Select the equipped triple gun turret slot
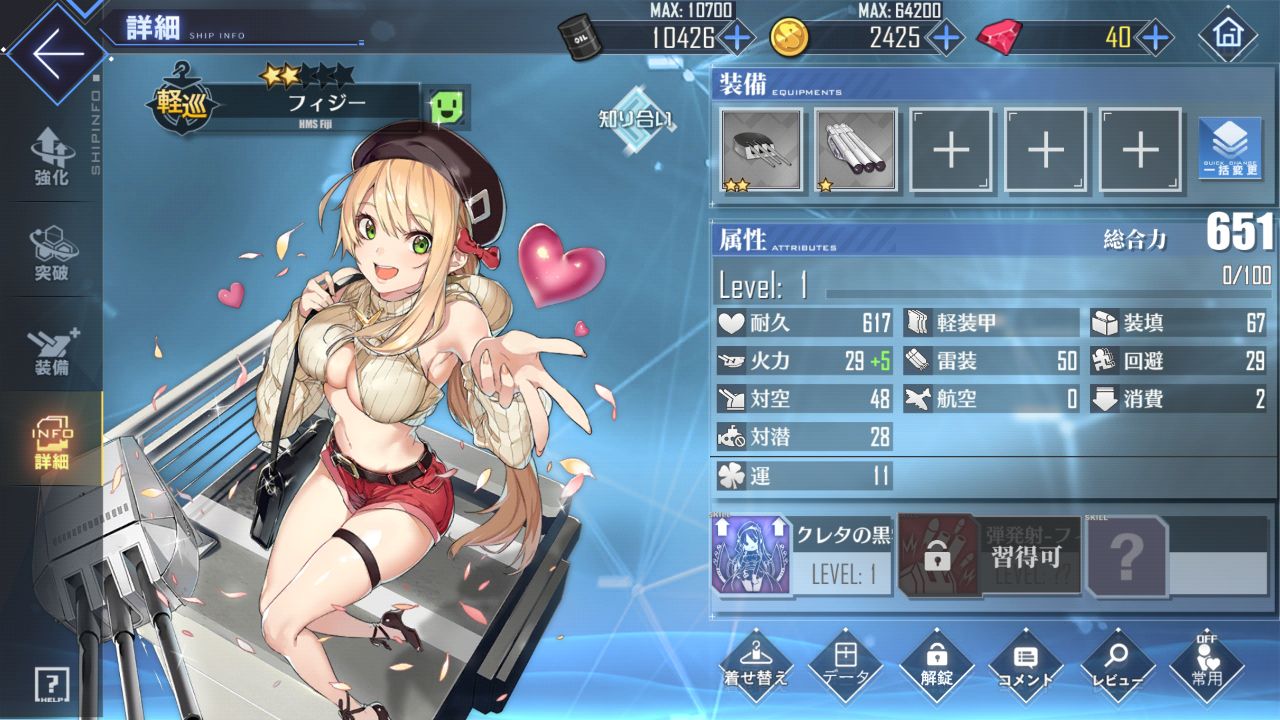Screen dimensions: 1280x720 [761, 150]
